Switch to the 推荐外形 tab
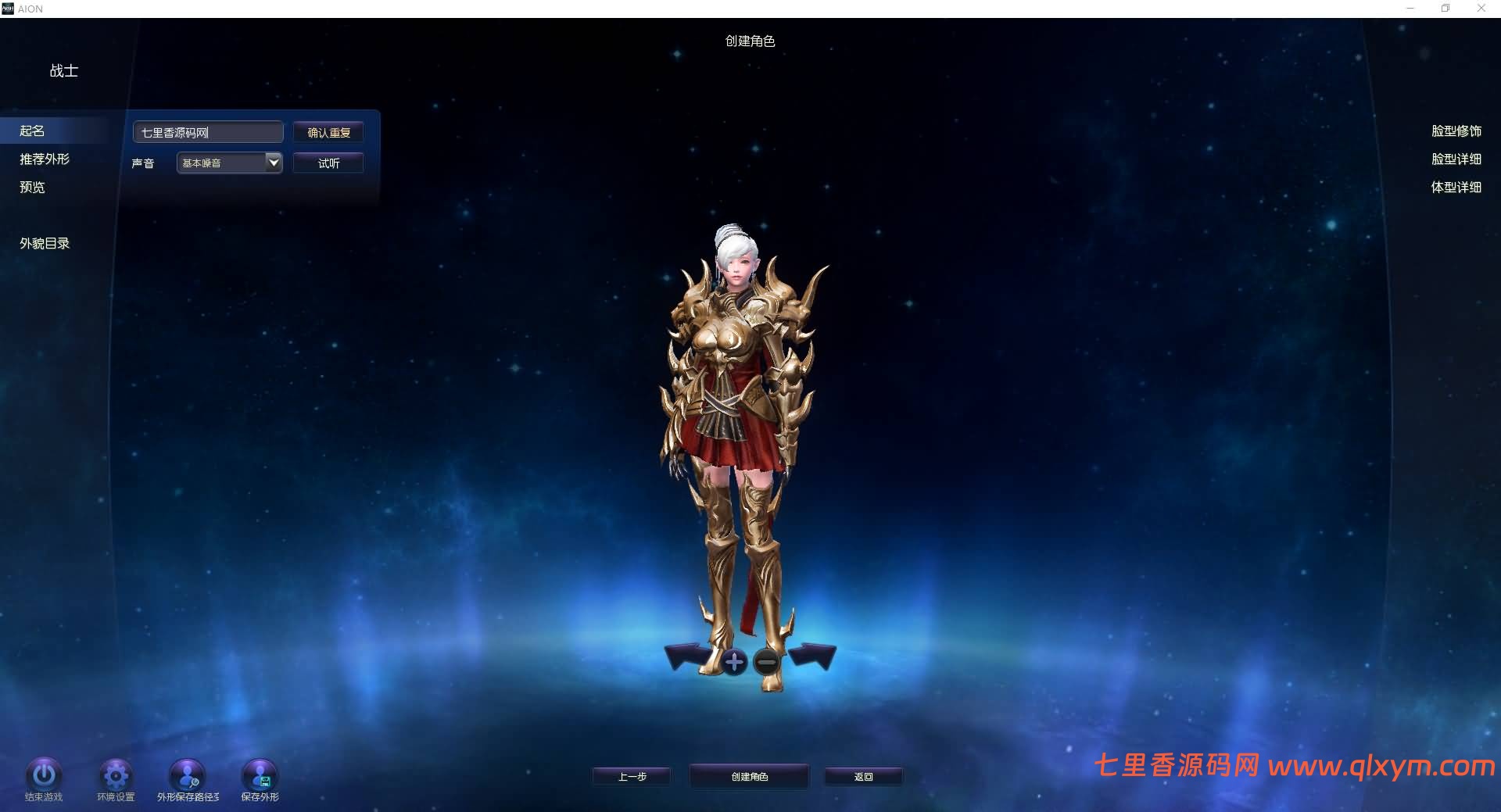 (x=45, y=159)
